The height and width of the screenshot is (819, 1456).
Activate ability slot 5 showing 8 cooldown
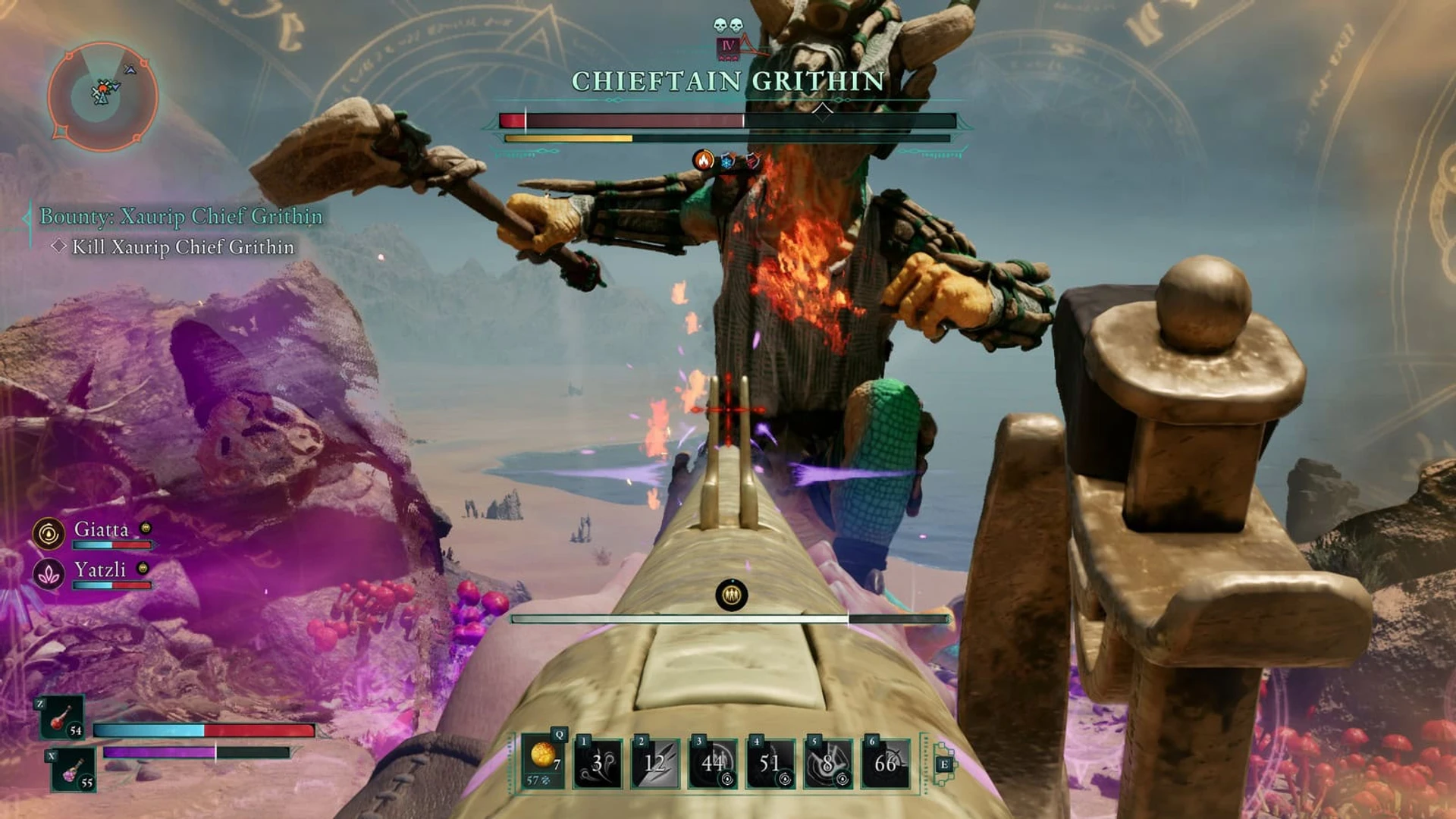[x=827, y=763]
